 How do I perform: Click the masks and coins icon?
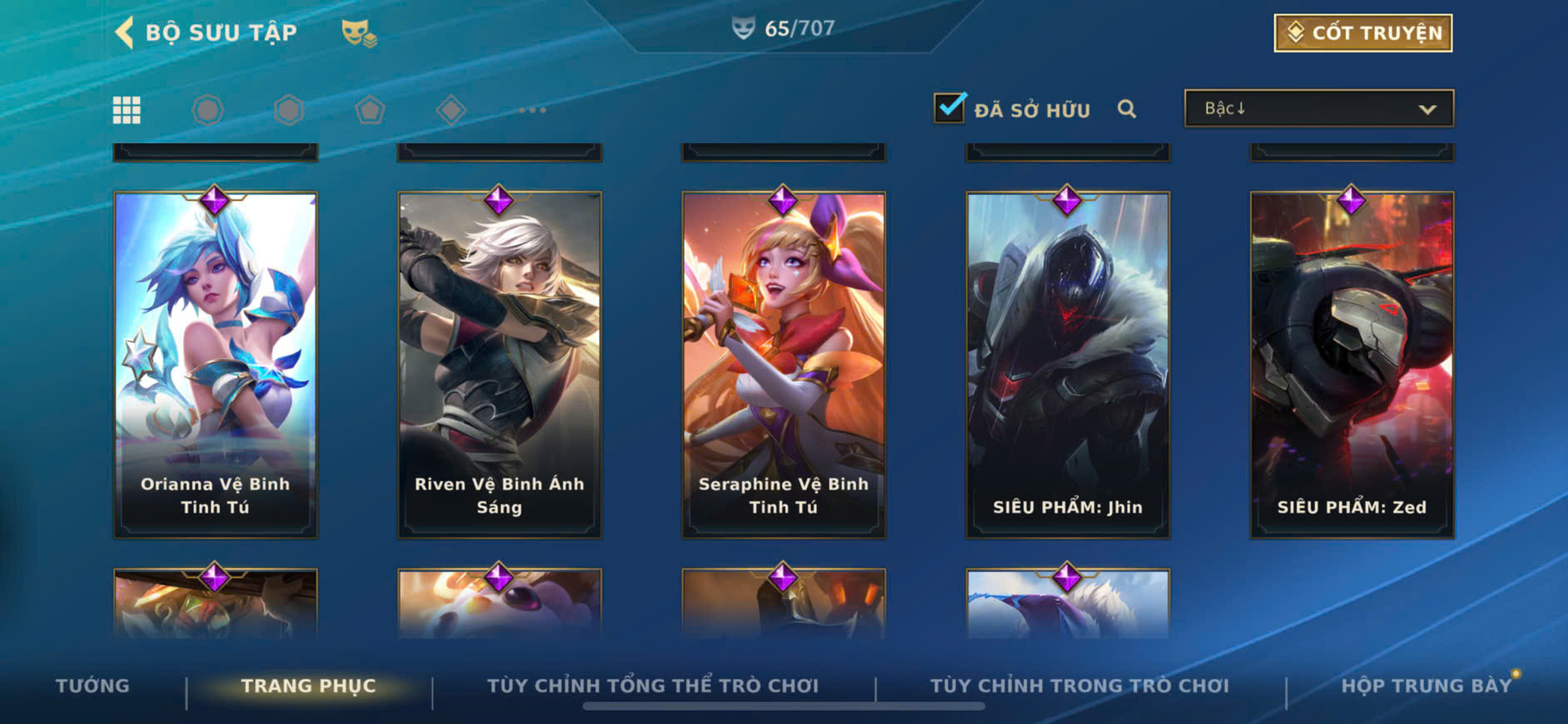click(x=359, y=33)
